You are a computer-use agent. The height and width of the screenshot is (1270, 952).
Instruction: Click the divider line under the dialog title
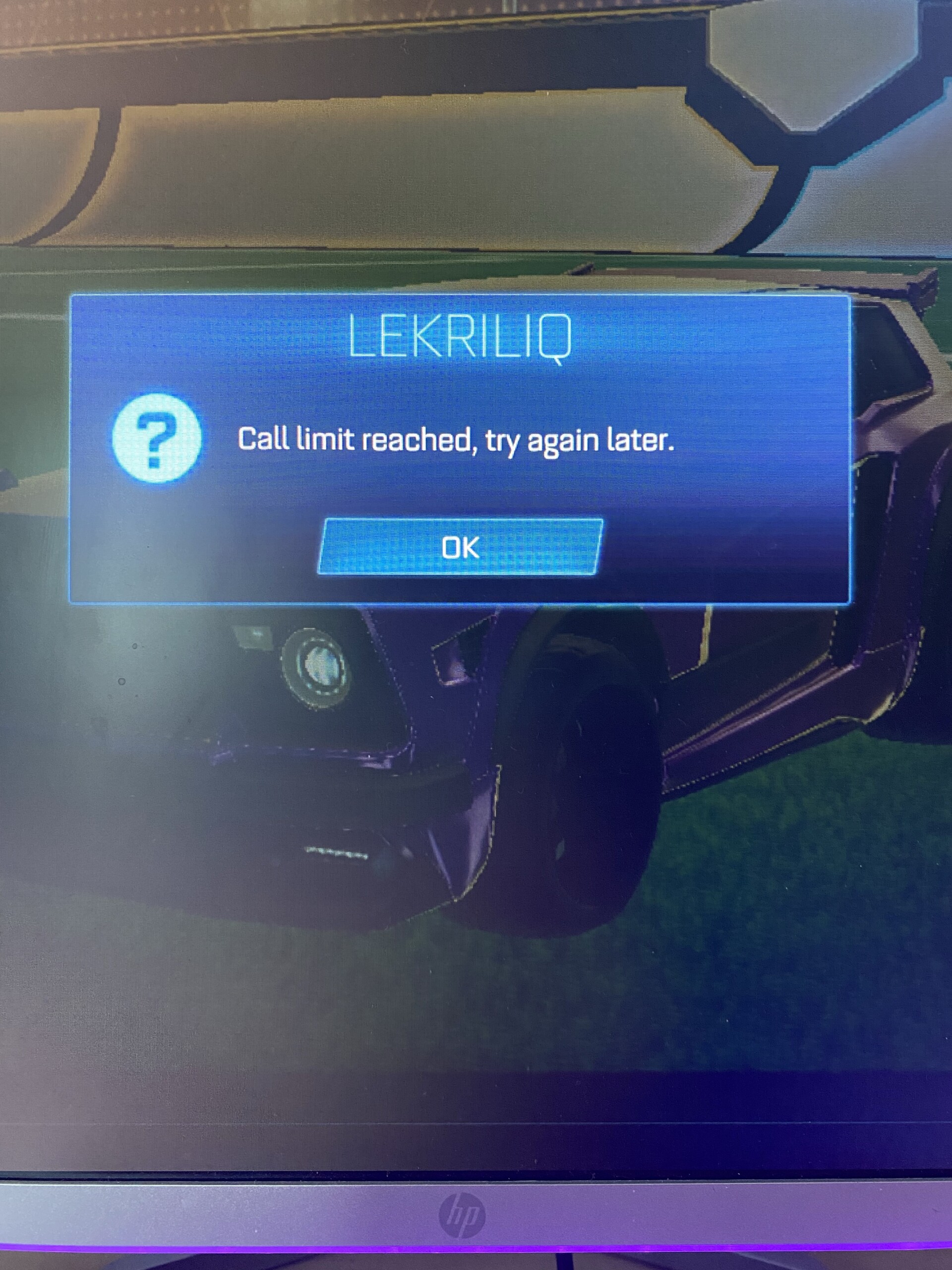pyautogui.click(x=459, y=379)
